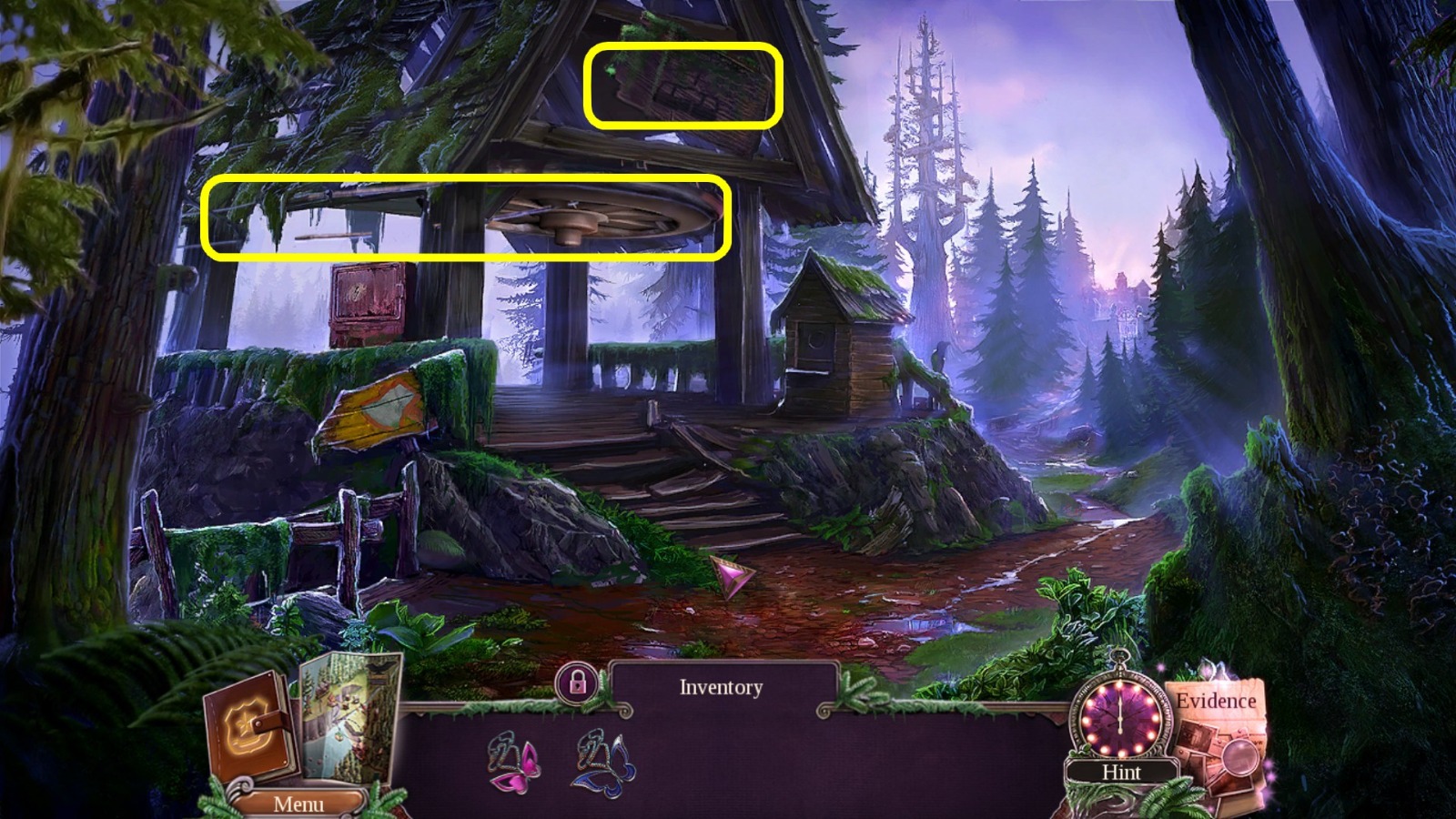The image size is (1456, 819).
Task: Open the game Menu
Action: tap(298, 804)
